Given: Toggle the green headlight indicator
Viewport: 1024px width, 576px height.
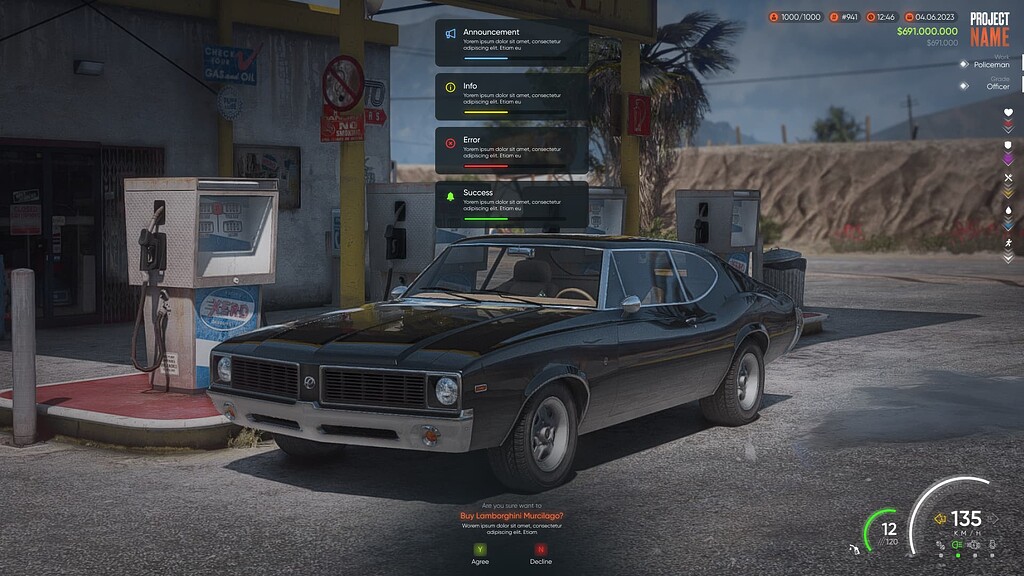Looking at the screenshot, I should [957, 545].
